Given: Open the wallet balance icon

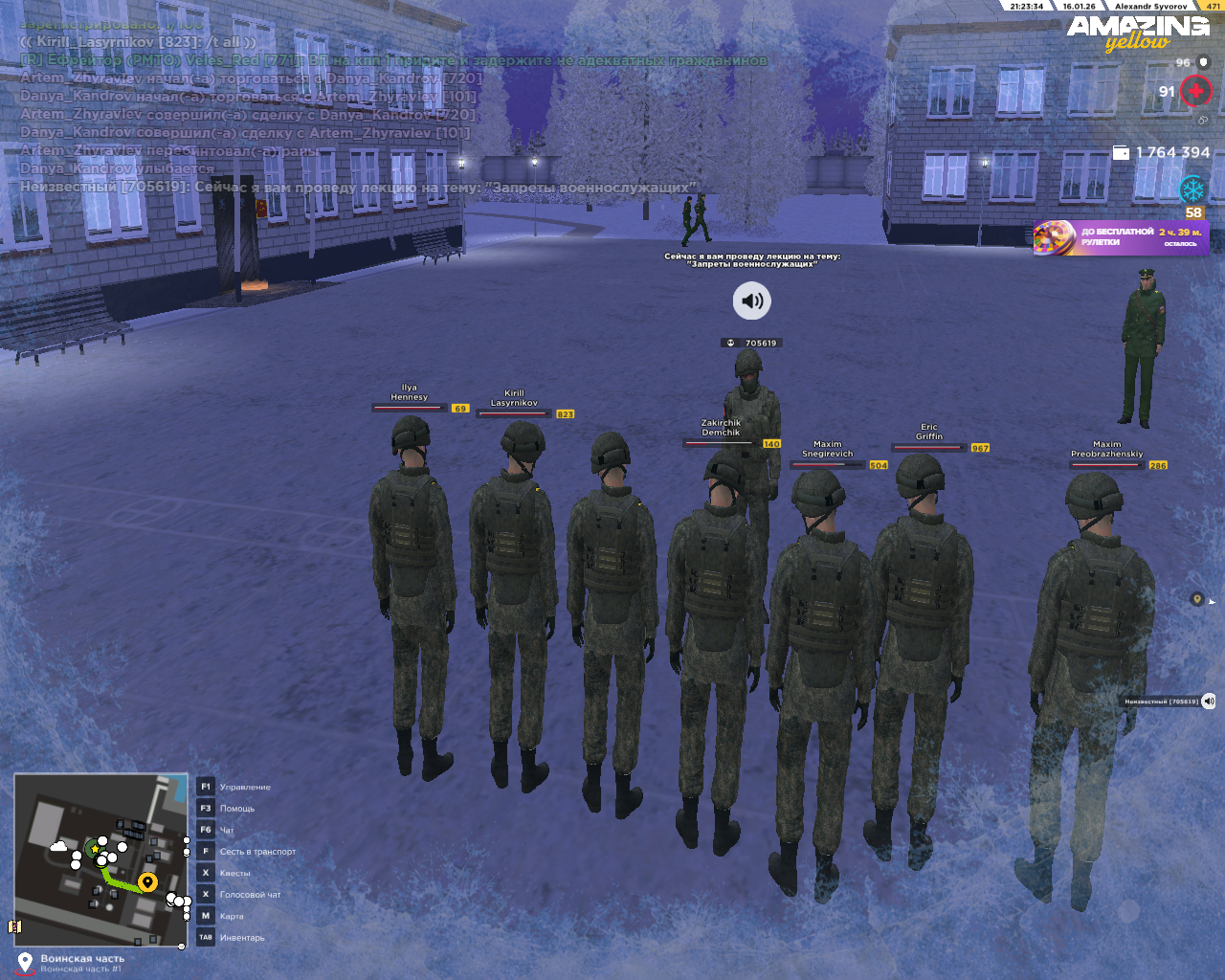Looking at the screenshot, I should tap(1121, 152).
